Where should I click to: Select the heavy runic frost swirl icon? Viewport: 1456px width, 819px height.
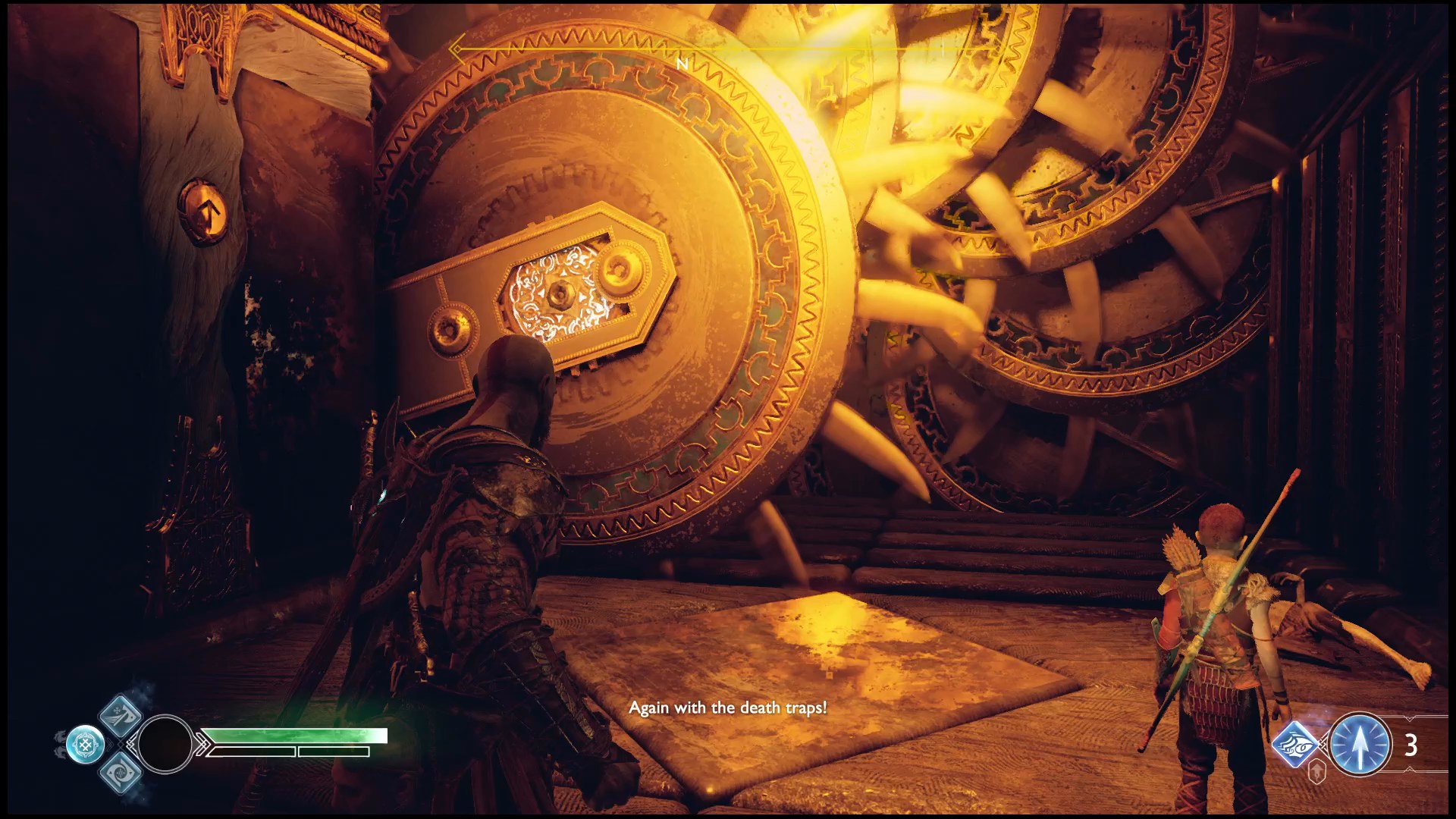(121, 773)
